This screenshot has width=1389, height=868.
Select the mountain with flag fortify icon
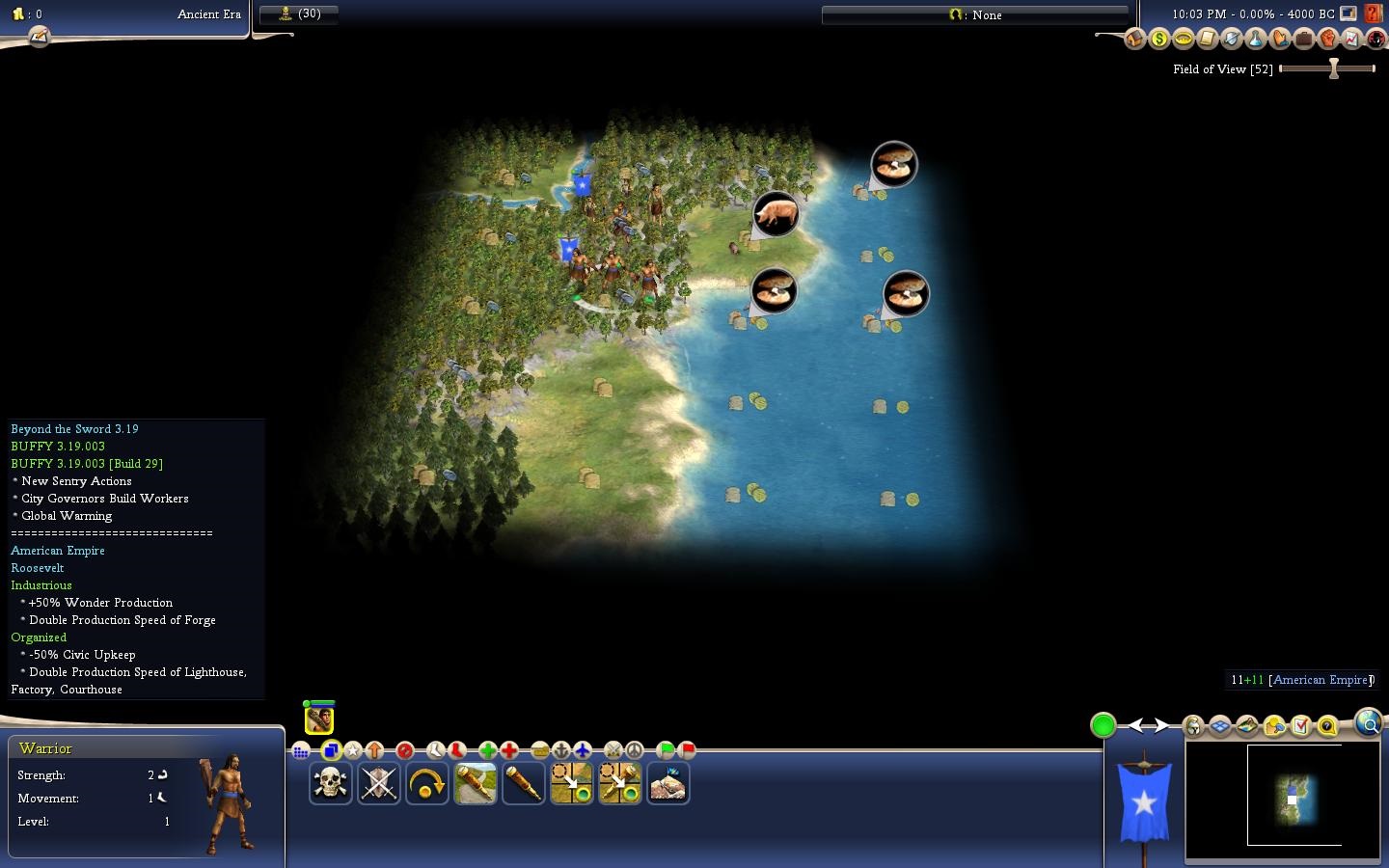(667, 783)
